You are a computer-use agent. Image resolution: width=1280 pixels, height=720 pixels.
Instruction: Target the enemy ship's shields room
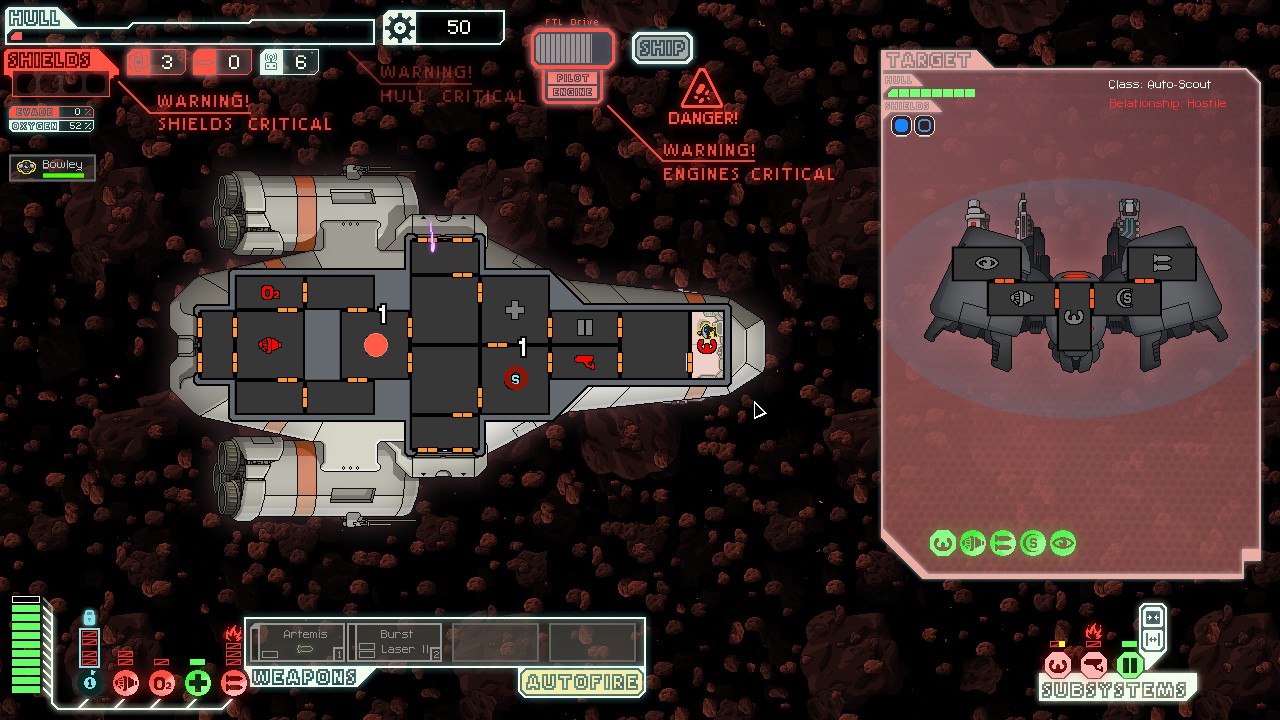click(1125, 298)
